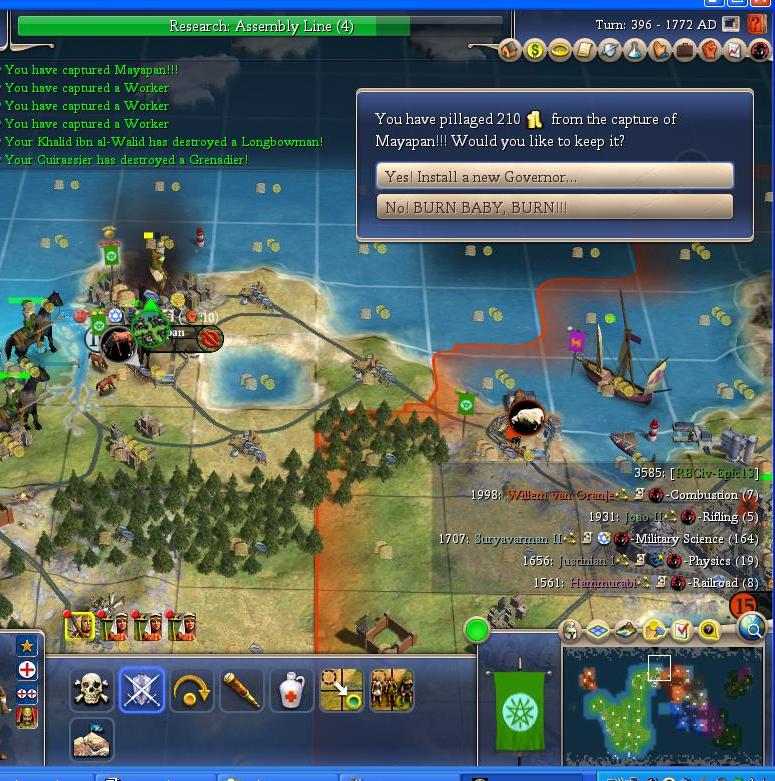The height and width of the screenshot is (781, 775).
Task: Click the green end-turn orb
Action: (477, 630)
